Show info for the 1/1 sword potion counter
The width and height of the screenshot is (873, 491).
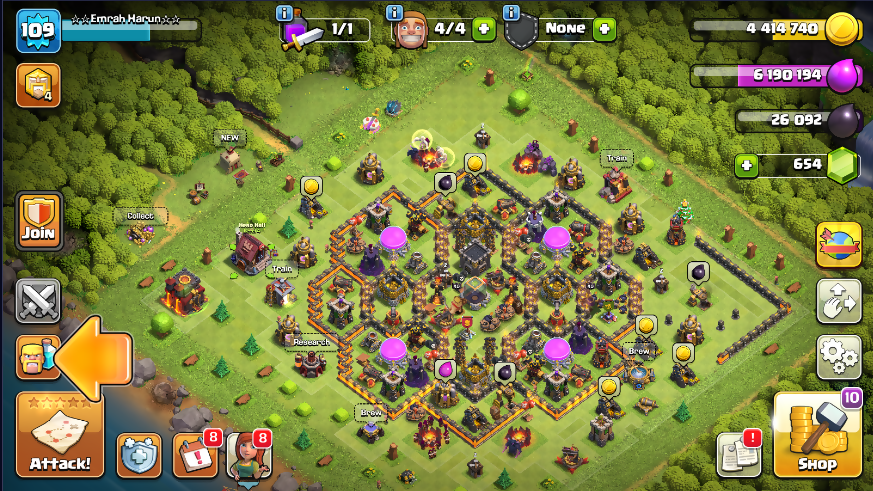[x=287, y=13]
